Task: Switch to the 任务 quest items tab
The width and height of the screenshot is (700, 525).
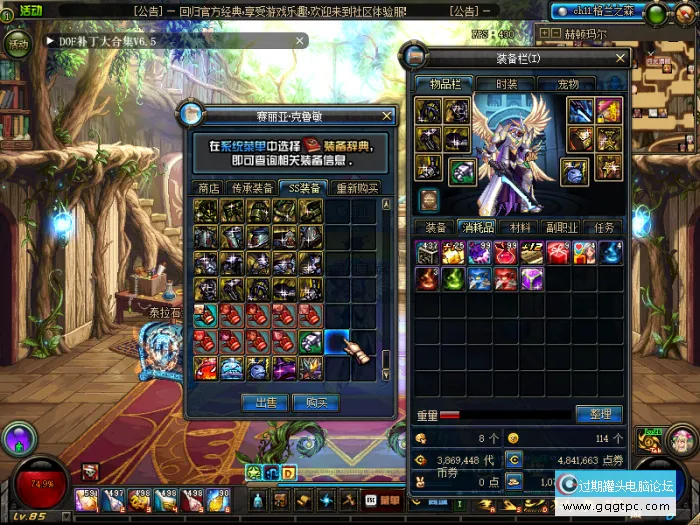Action: click(x=606, y=227)
